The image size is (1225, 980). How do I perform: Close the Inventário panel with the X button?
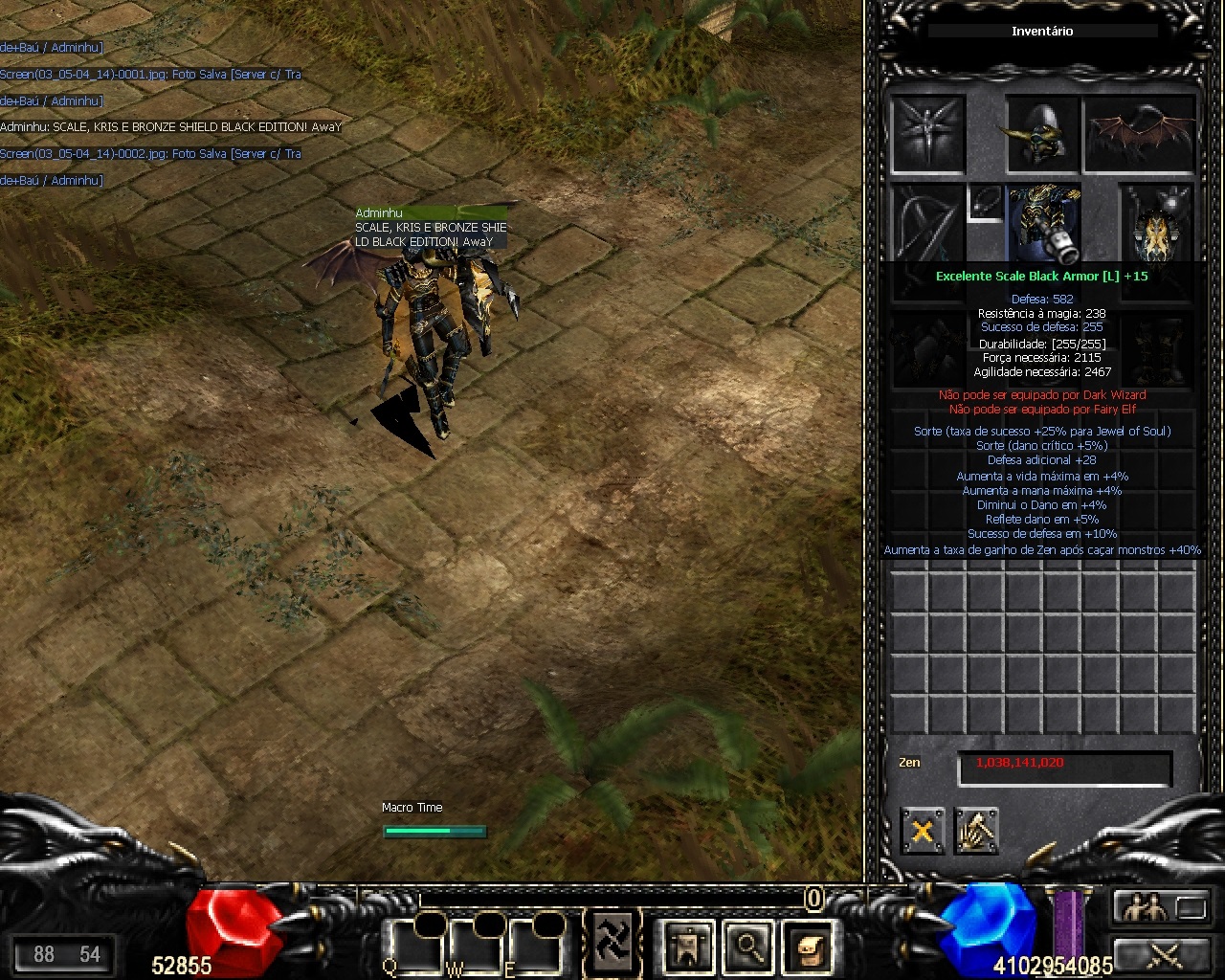point(922,831)
